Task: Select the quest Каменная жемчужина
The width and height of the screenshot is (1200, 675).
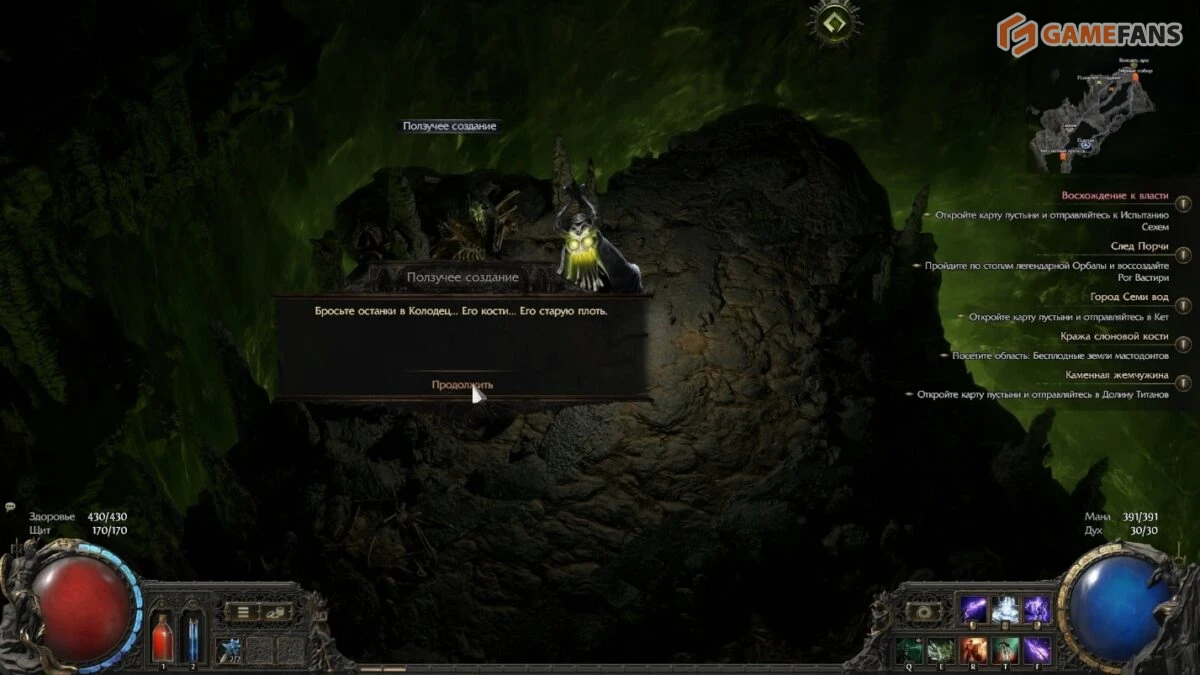Action: 1117,375
